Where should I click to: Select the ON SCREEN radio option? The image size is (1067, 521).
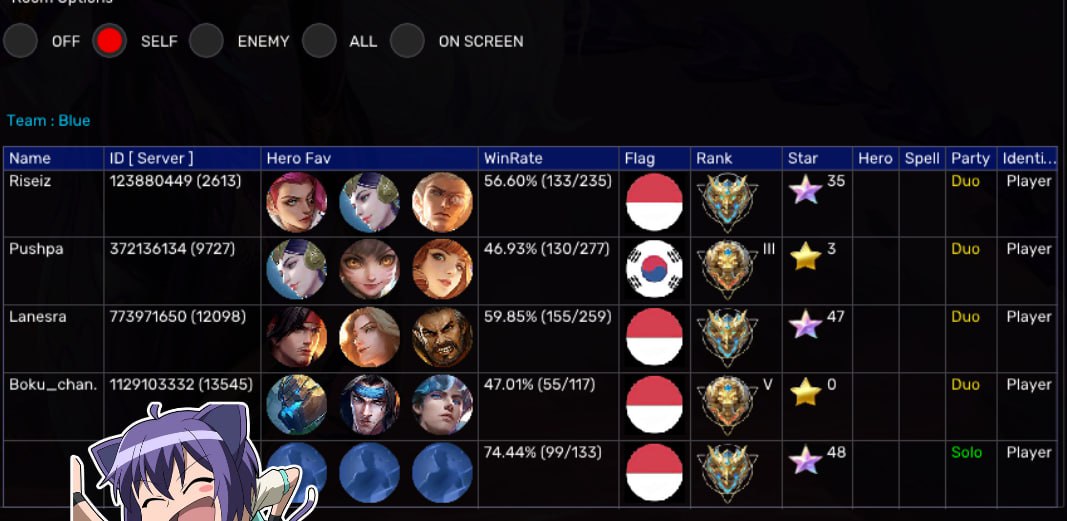tap(407, 41)
